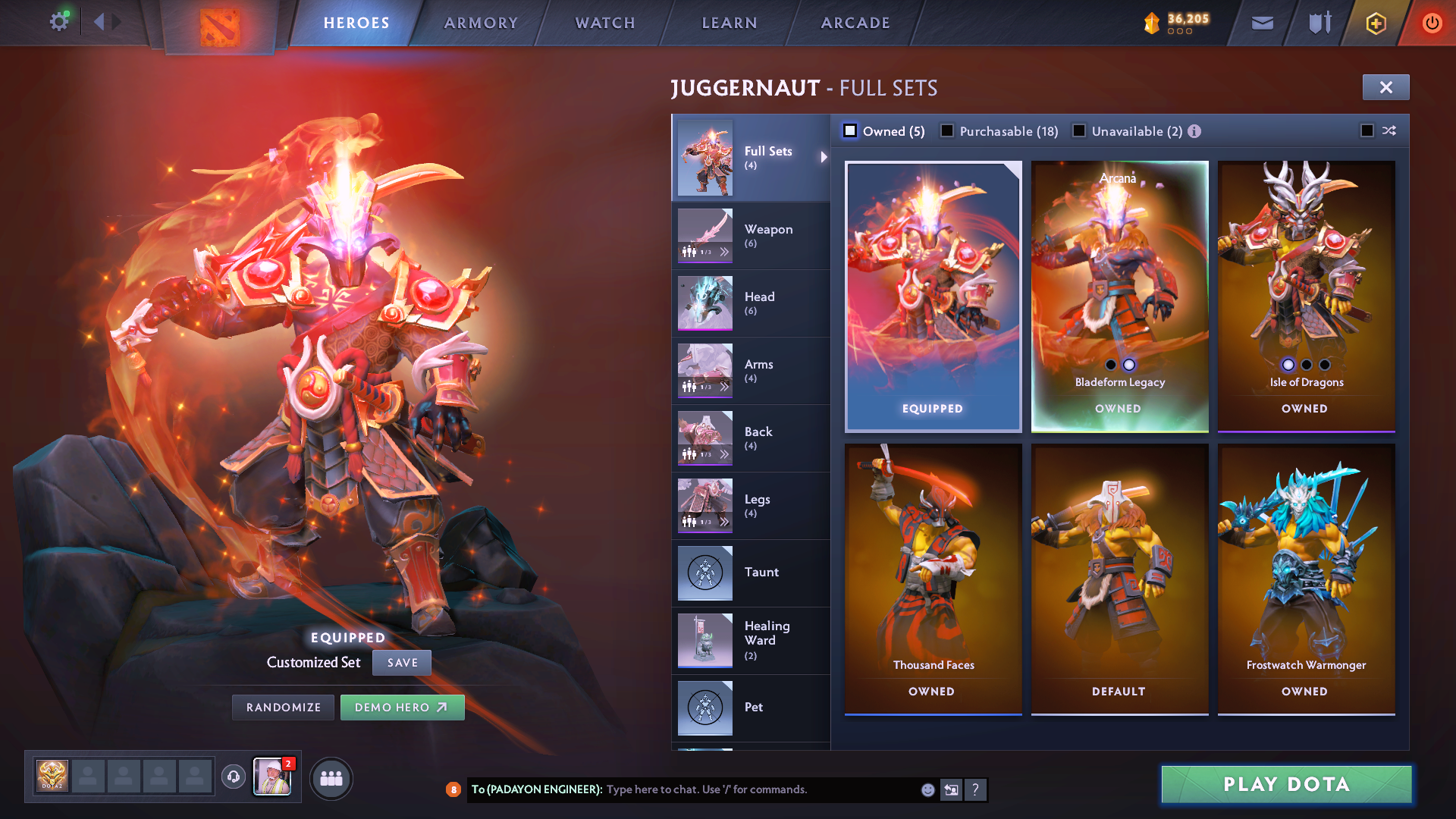The height and width of the screenshot is (819, 1456).
Task: Choose the Isle of Dragons set
Action: (1306, 296)
